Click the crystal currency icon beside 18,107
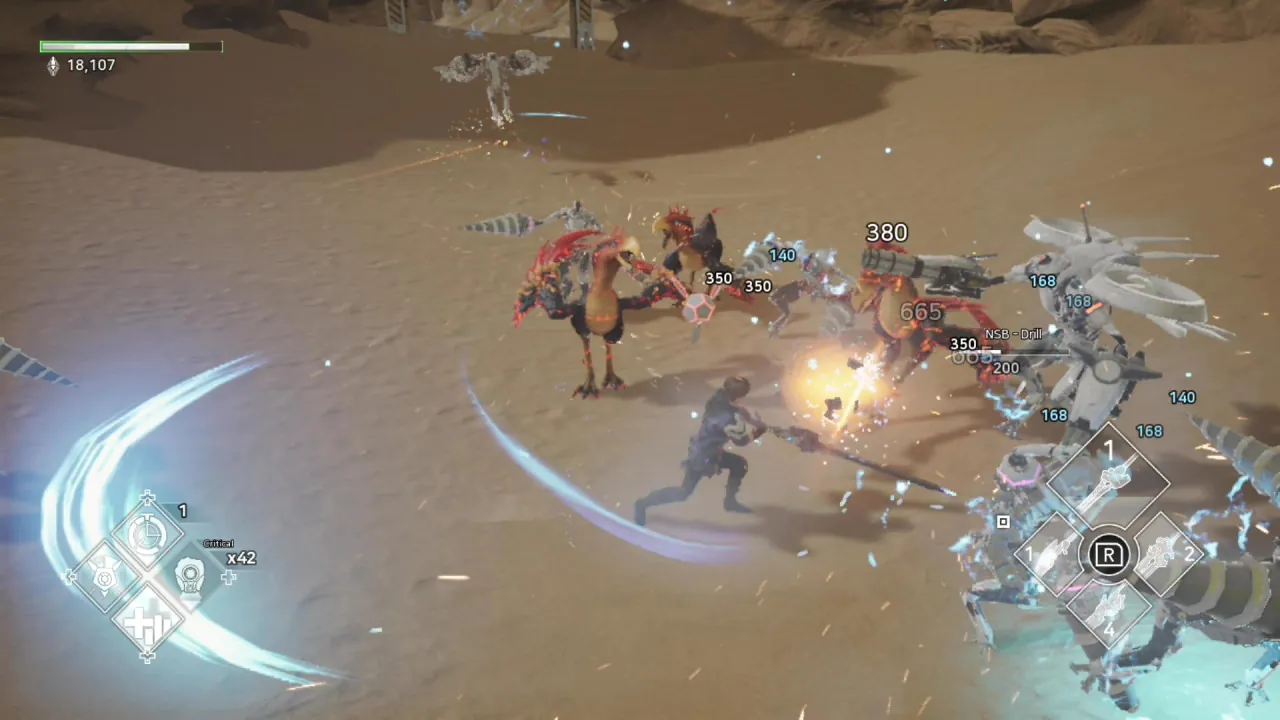Image resolution: width=1280 pixels, height=720 pixels. [x=53, y=66]
